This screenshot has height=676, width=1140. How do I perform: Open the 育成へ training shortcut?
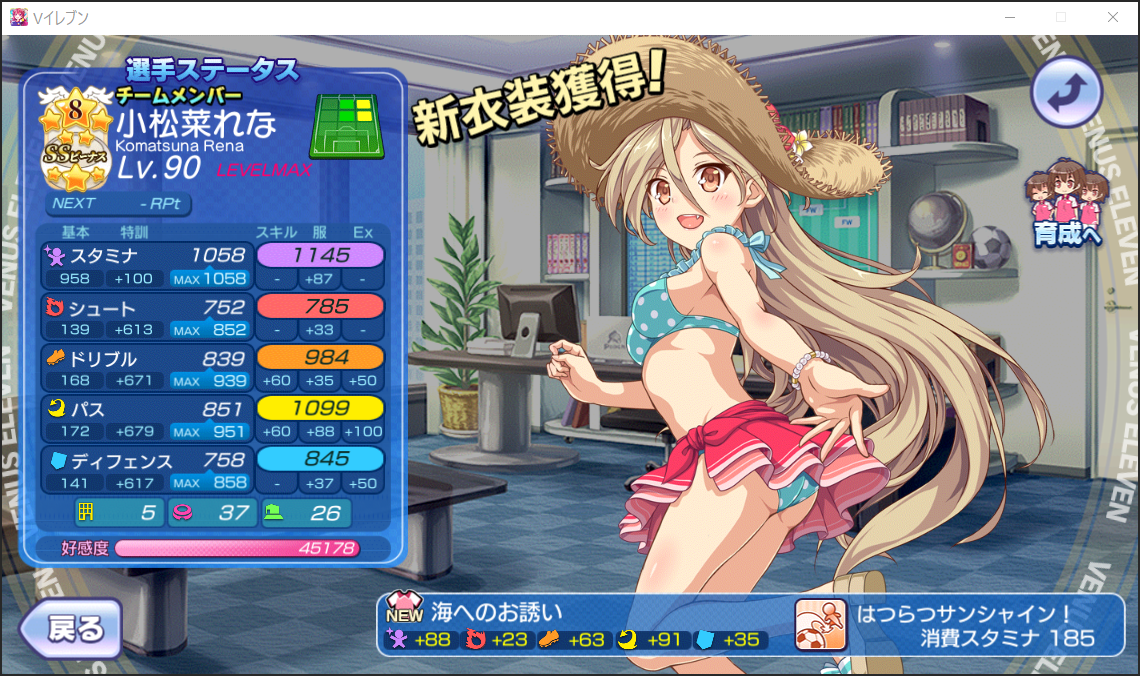pyautogui.click(x=1066, y=208)
